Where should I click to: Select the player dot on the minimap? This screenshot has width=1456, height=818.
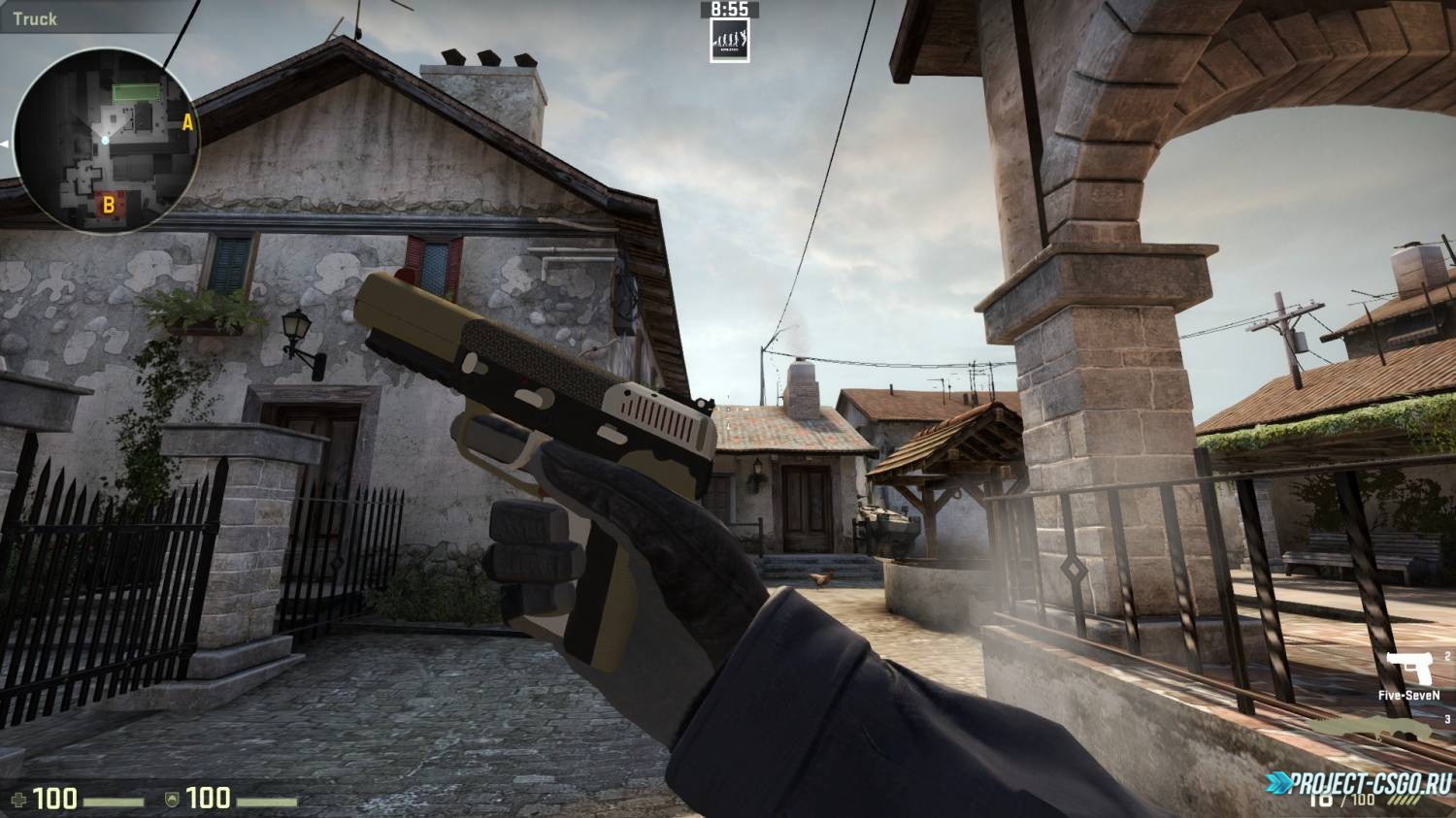[x=103, y=140]
